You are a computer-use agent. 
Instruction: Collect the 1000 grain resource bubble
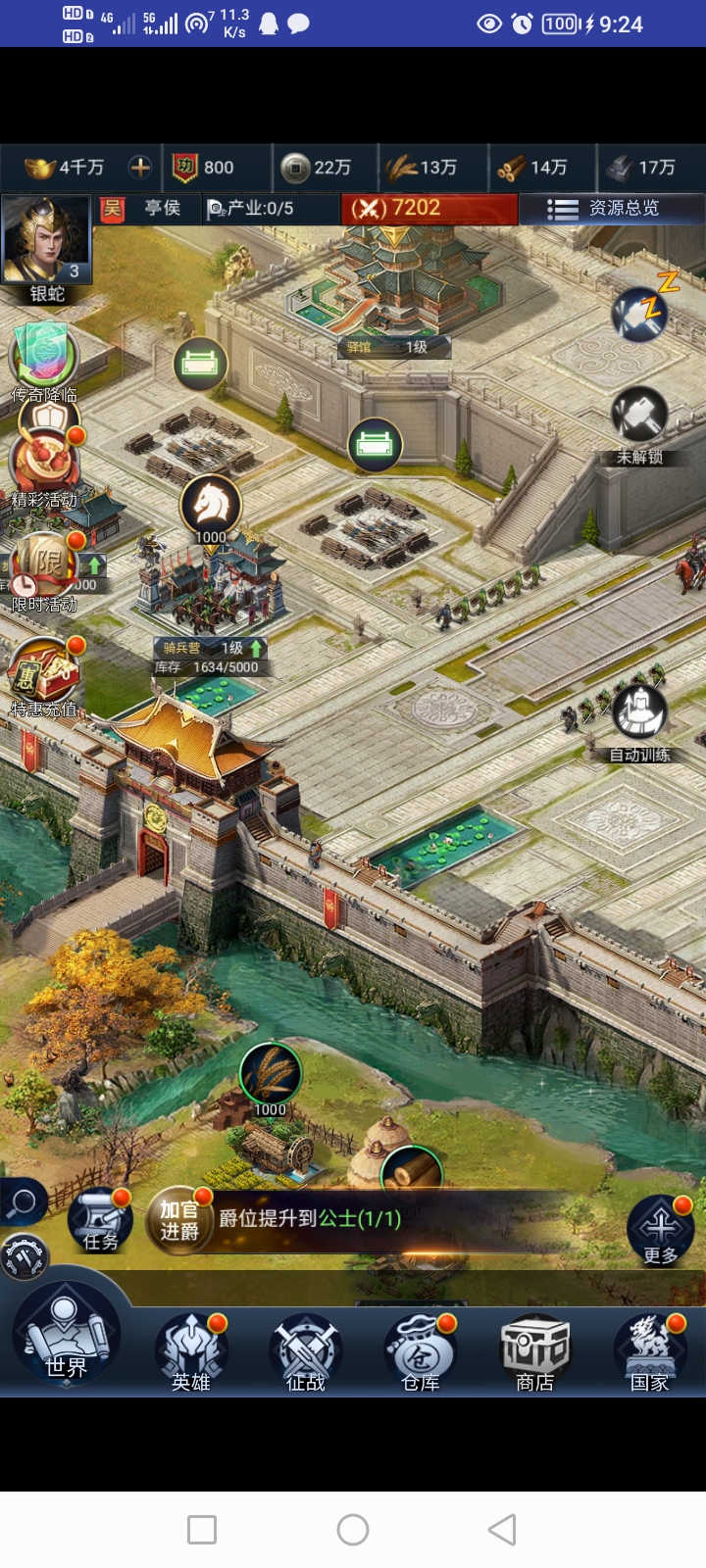(270, 1076)
